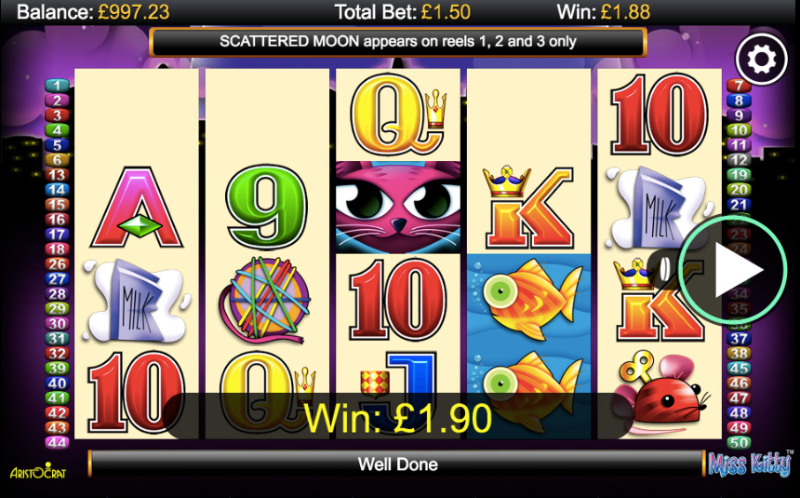The width and height of the screenshot is (800, 498).
Task: Open the settings gear menu
Action: click(762, 60)
